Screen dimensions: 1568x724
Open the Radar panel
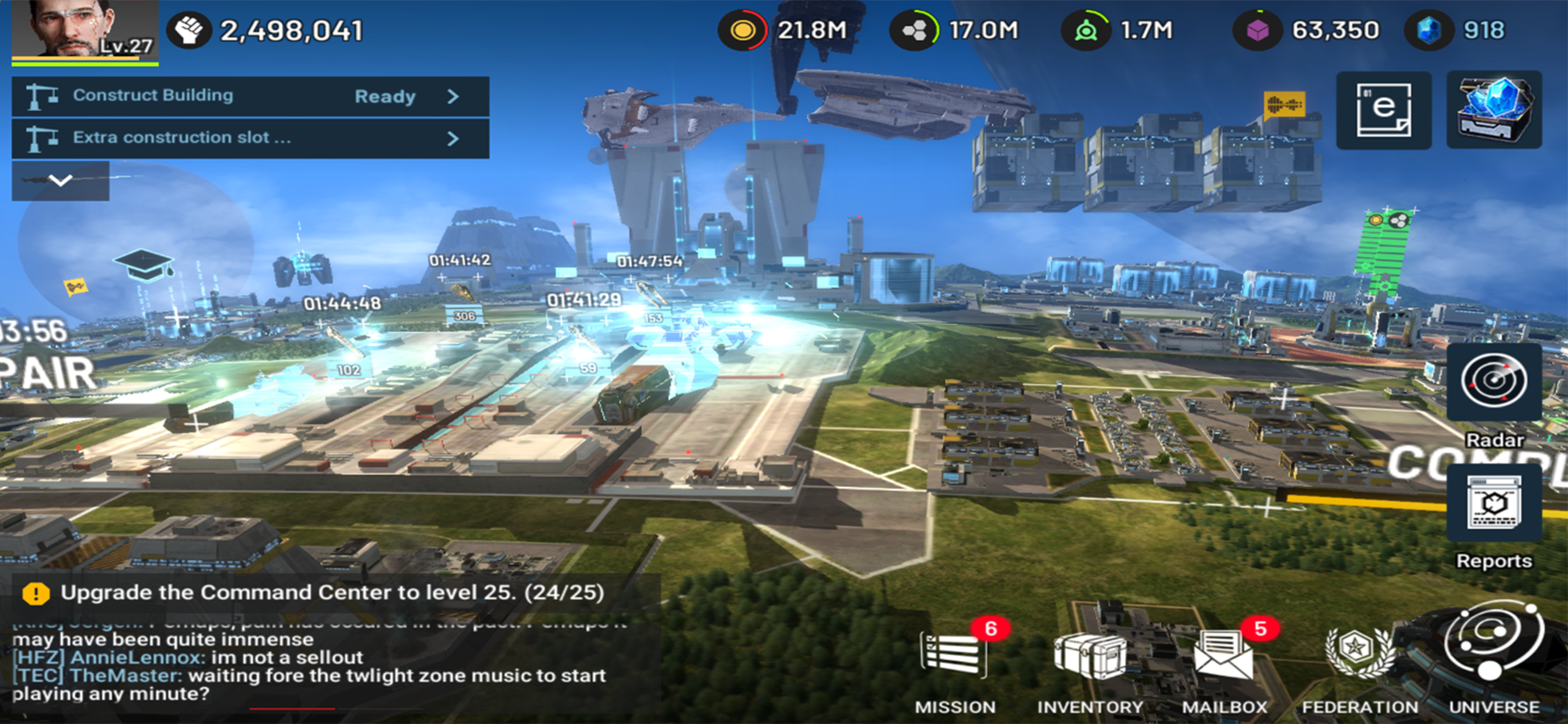pos(1494,382)
